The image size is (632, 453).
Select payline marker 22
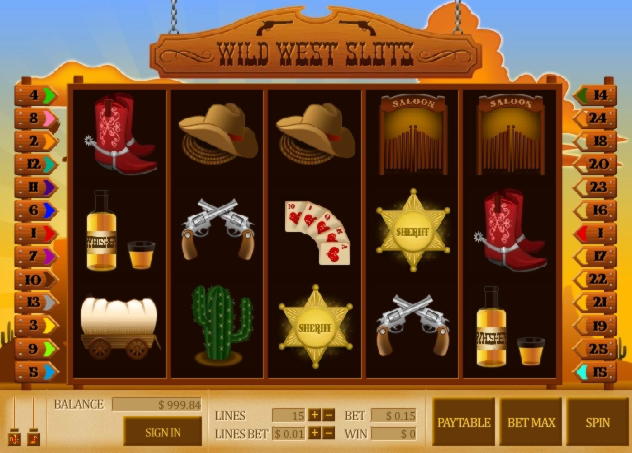click(x=596, y=279)
